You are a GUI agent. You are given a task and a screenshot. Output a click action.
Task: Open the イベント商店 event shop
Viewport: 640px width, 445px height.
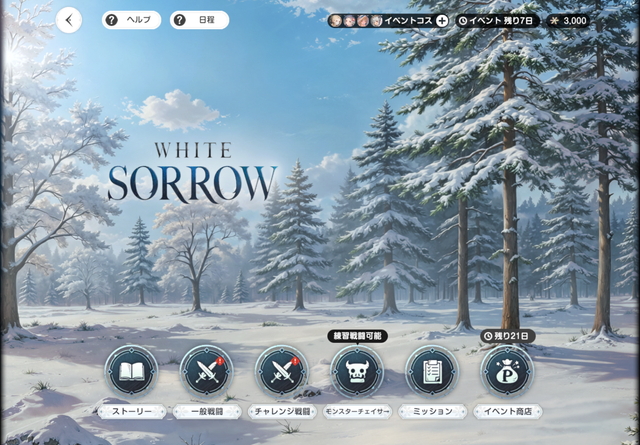click(507, 372)
